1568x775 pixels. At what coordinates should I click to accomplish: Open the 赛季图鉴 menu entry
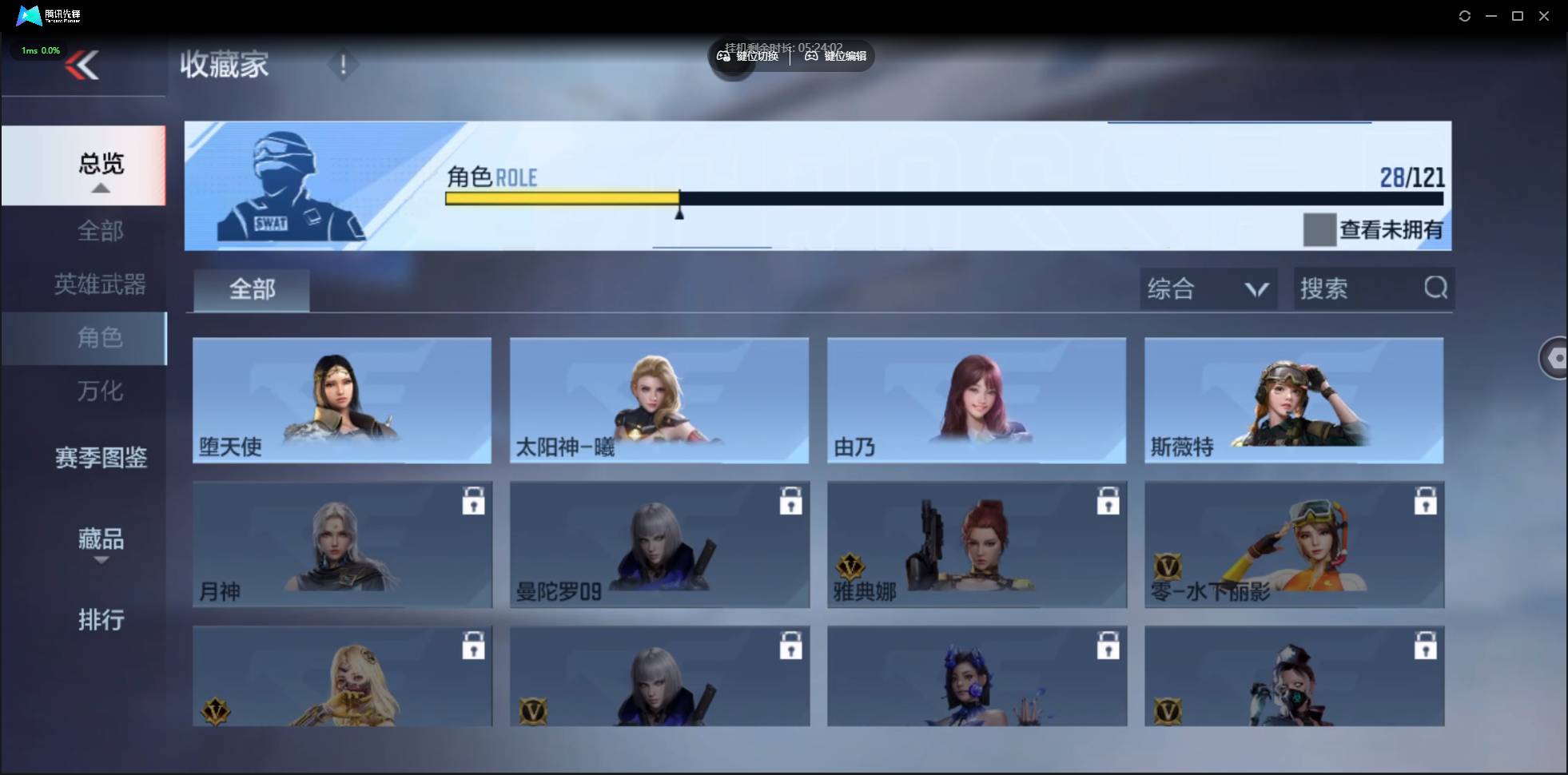[101, 457]
